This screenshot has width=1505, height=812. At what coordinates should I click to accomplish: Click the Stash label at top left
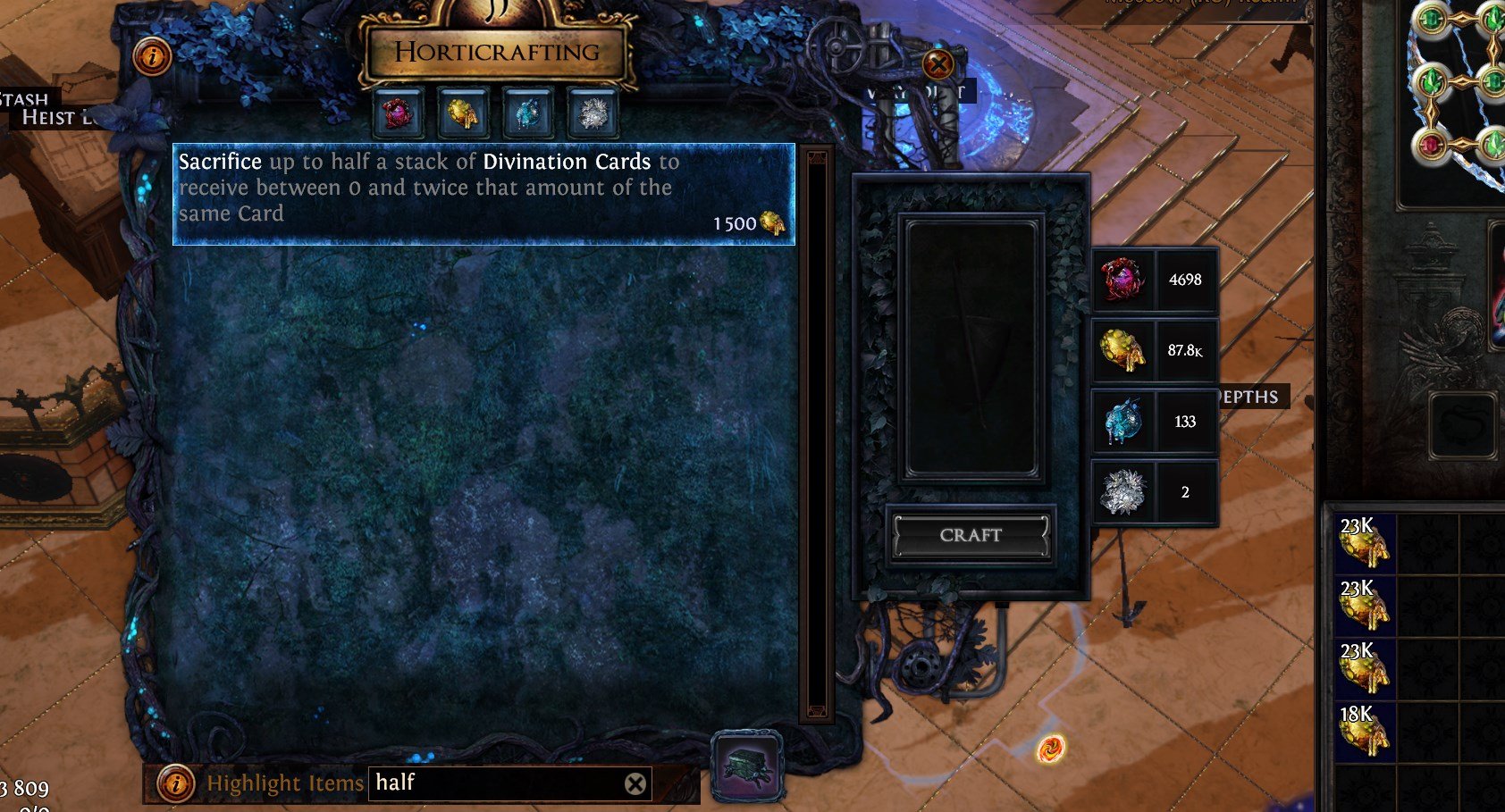click(x=25, y=100)
